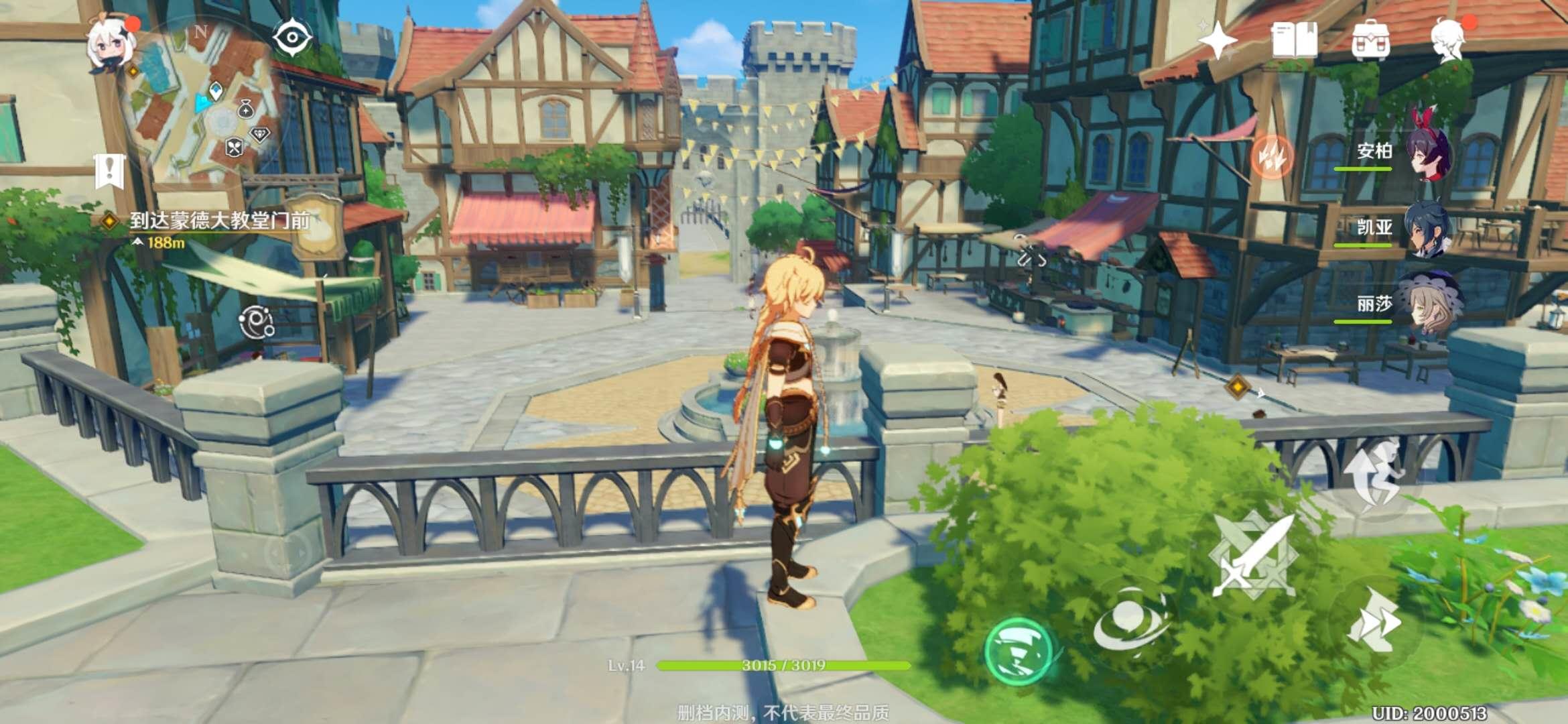Switch to party member 安柏

(1427, 153)
